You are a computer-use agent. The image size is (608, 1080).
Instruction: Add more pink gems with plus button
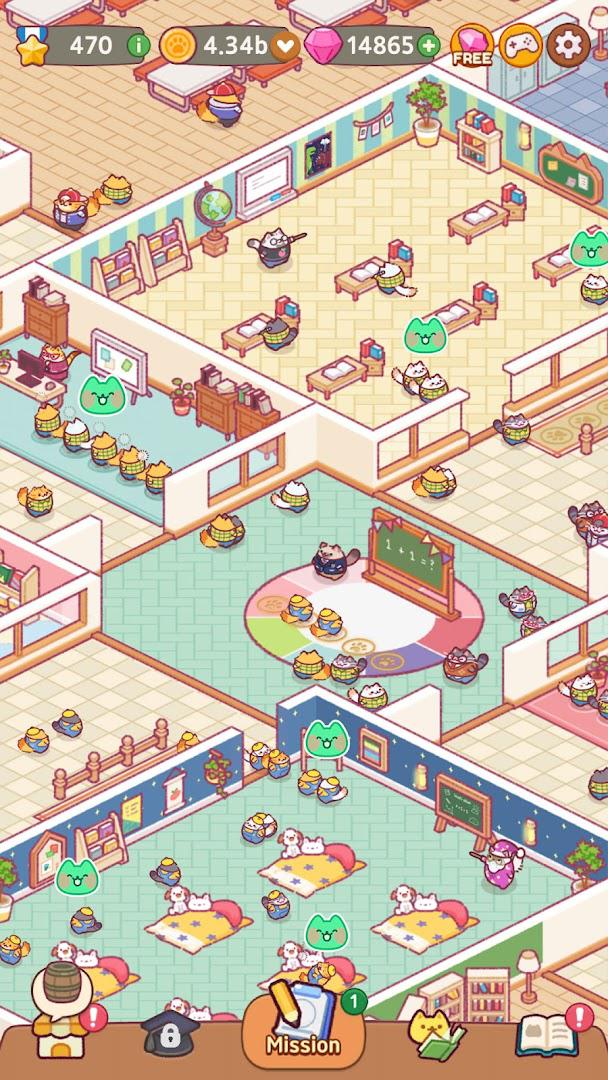pyautogui.click(x=428, y=45)
